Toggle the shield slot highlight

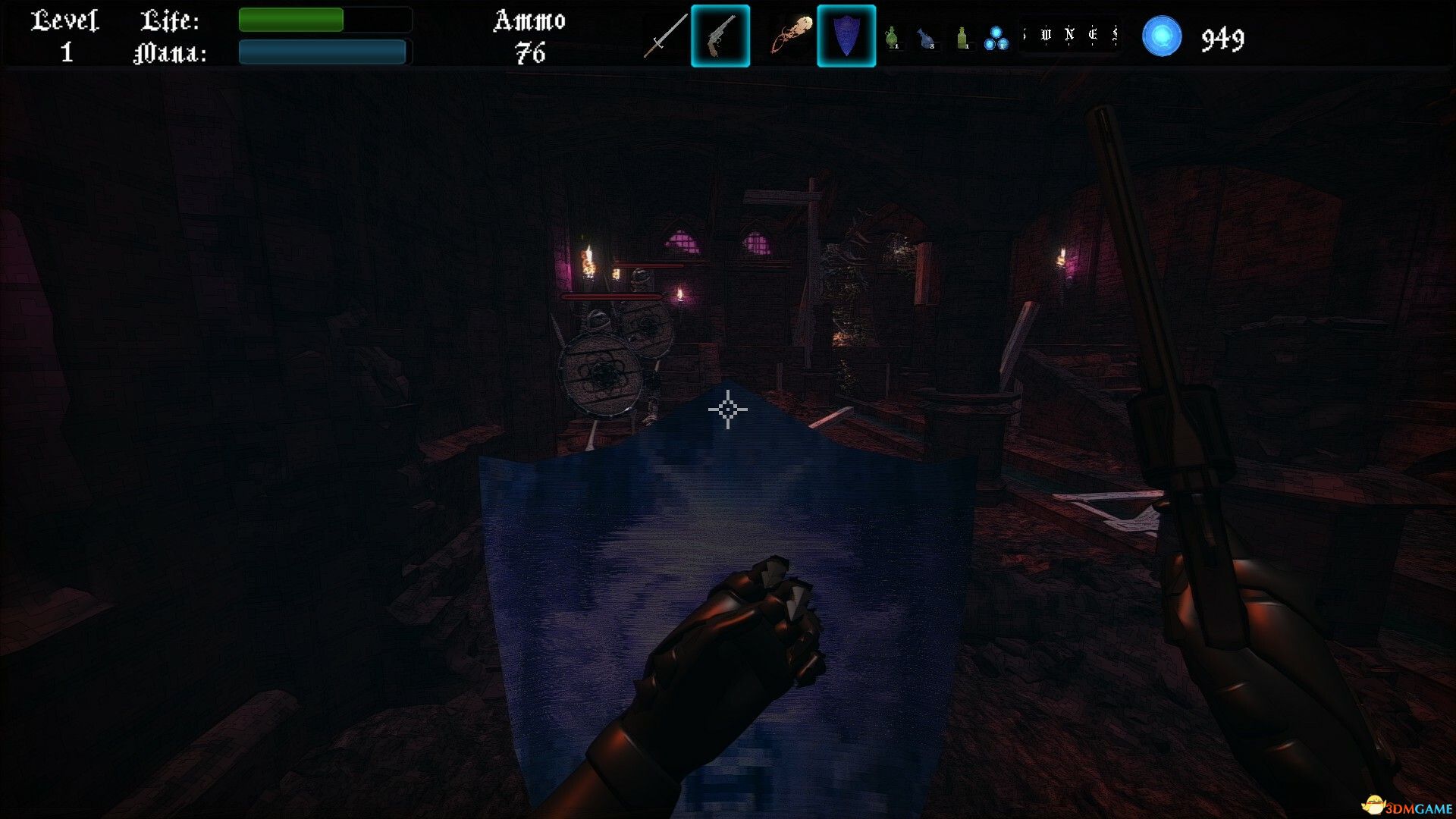click(x=848, y=36)
